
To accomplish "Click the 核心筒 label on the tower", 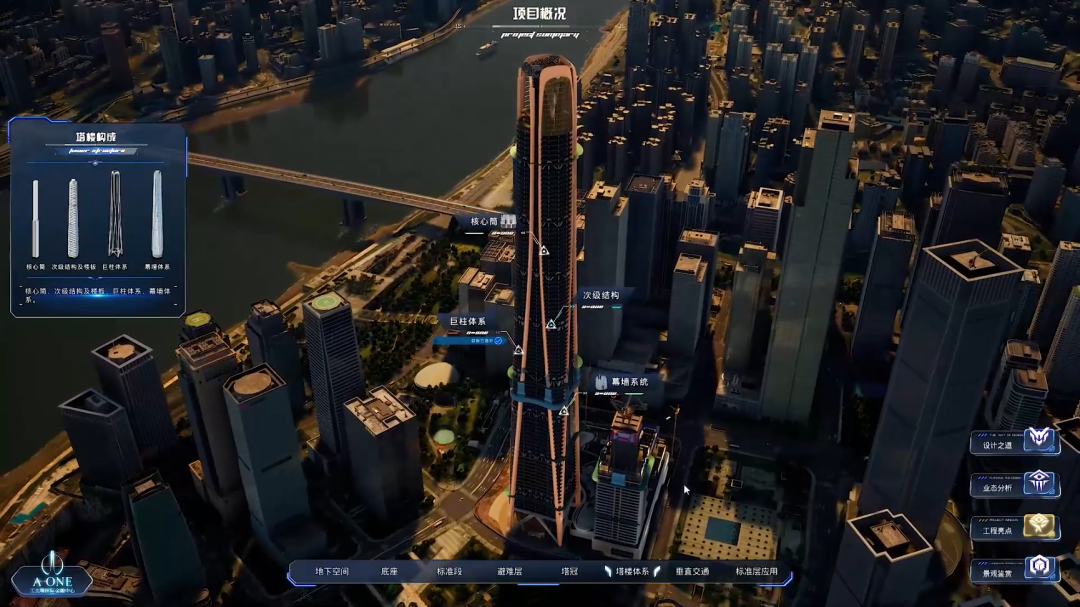I will point(484,221).
